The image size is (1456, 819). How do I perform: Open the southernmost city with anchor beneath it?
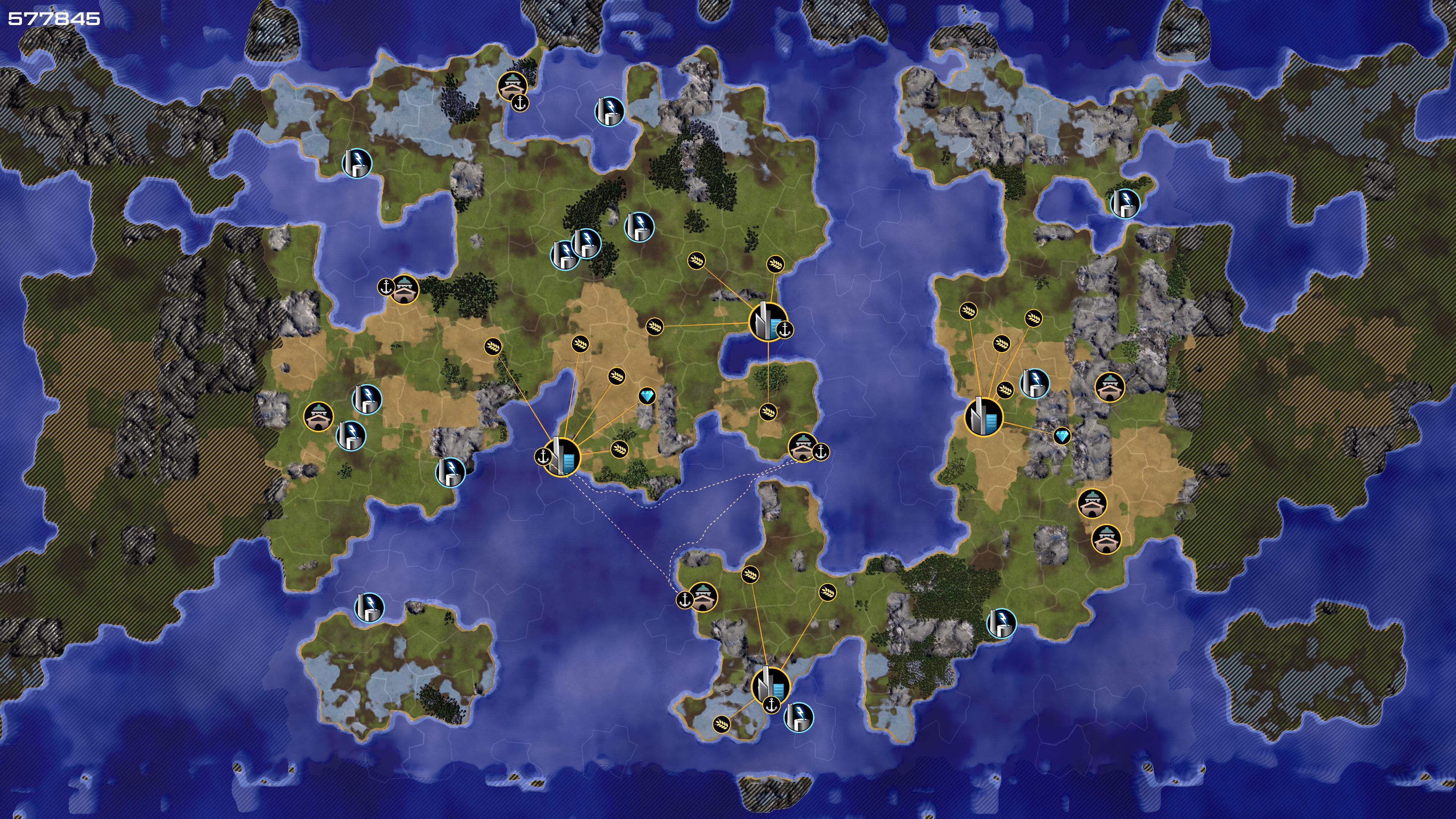(x=770, y=686)
